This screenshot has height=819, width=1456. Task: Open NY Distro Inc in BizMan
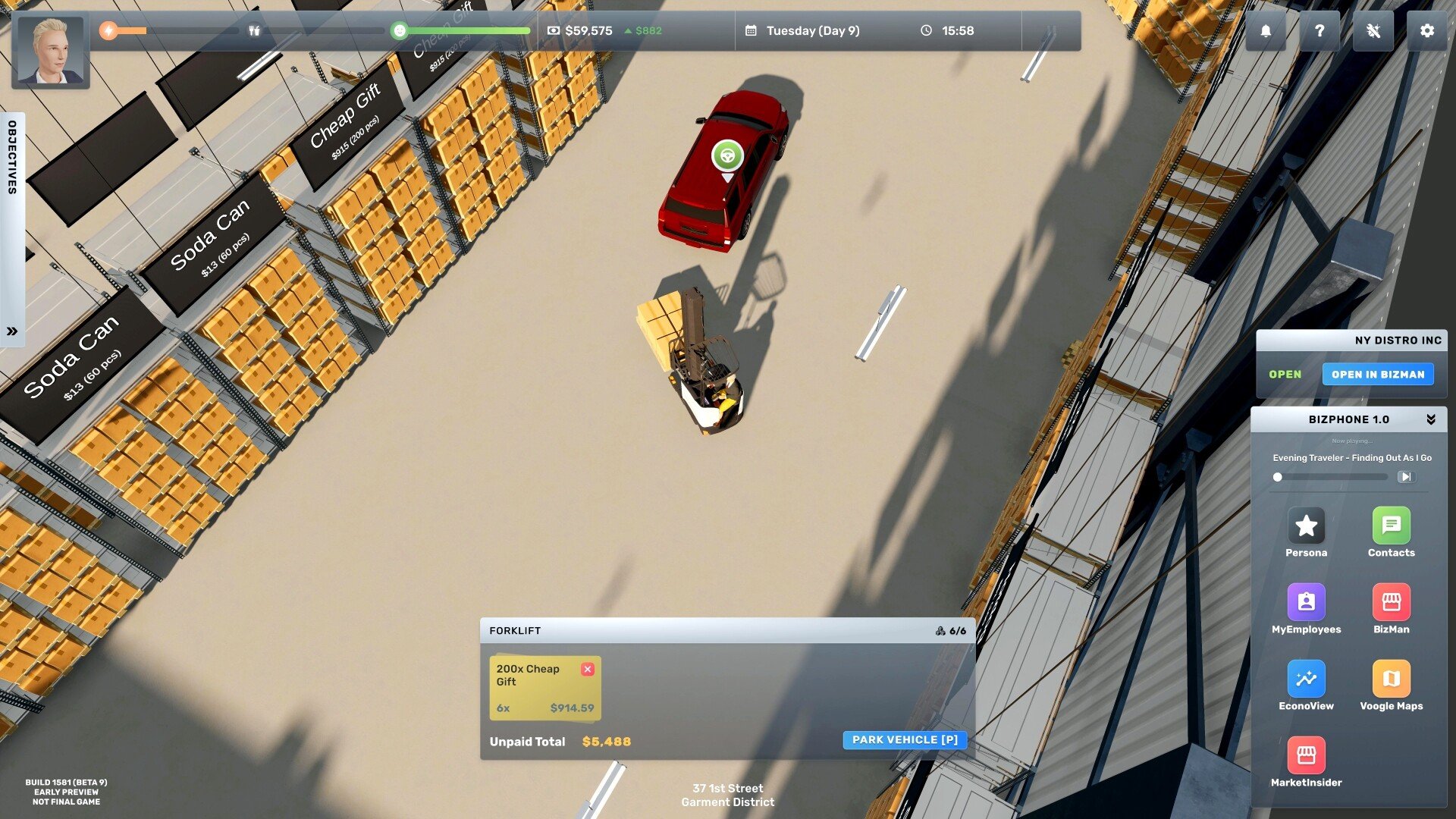pos(1377,375)
